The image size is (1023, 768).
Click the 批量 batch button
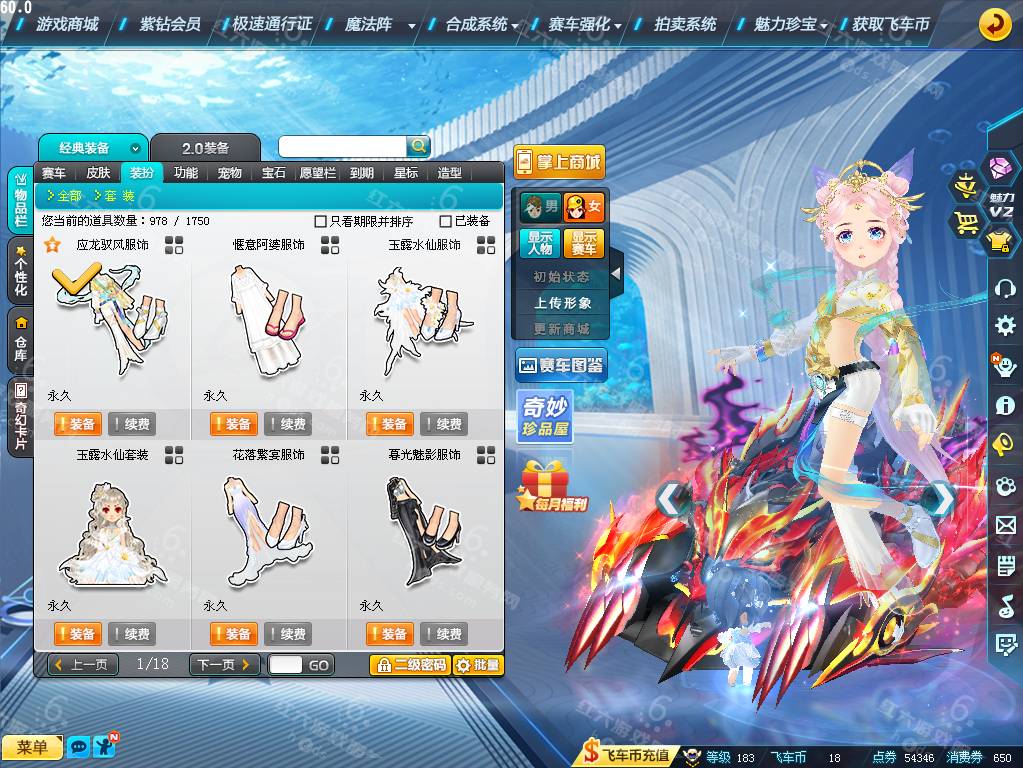(x=478, y=665)
